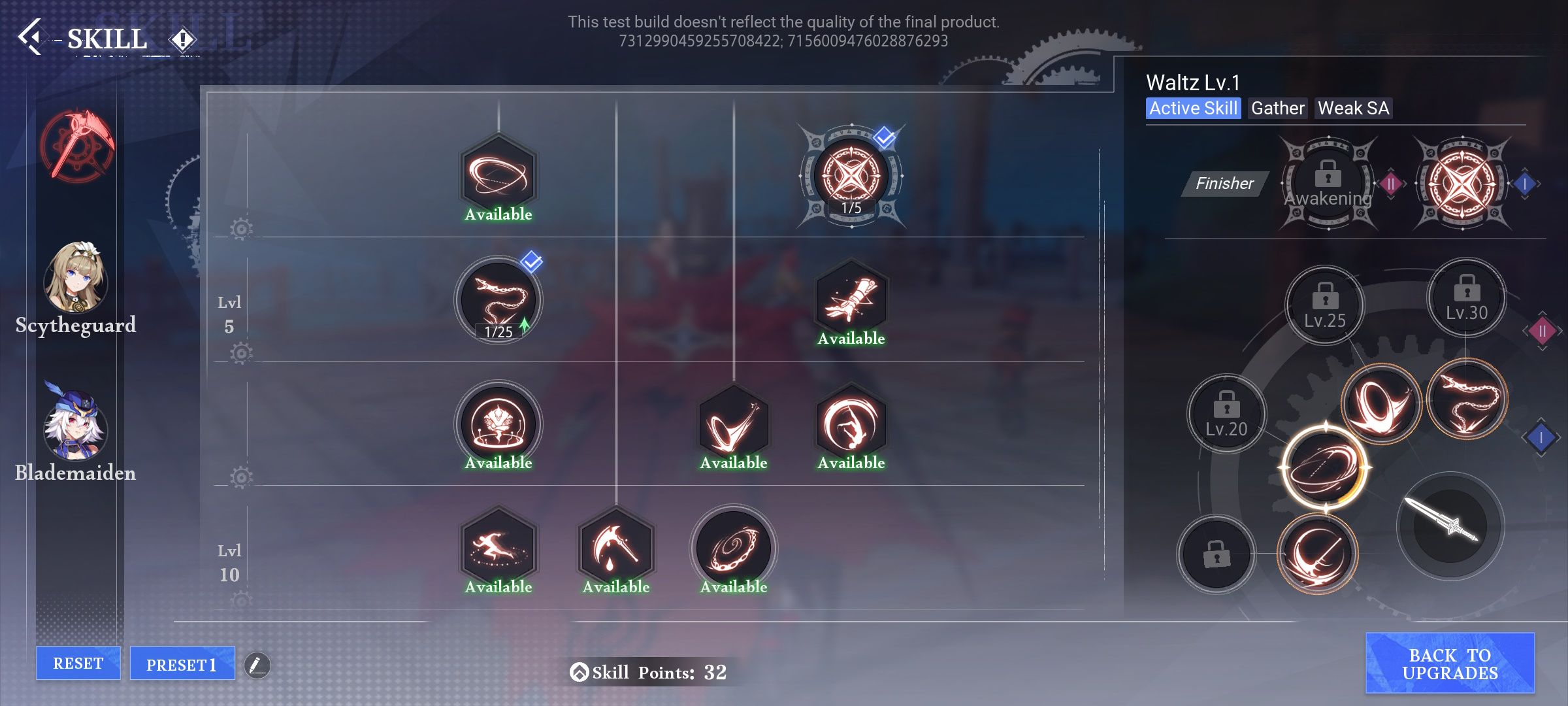Toggle the checkmark on the 1/5 Finisher node
This screenshot has width=1568, height=706.
coord(883,138)
